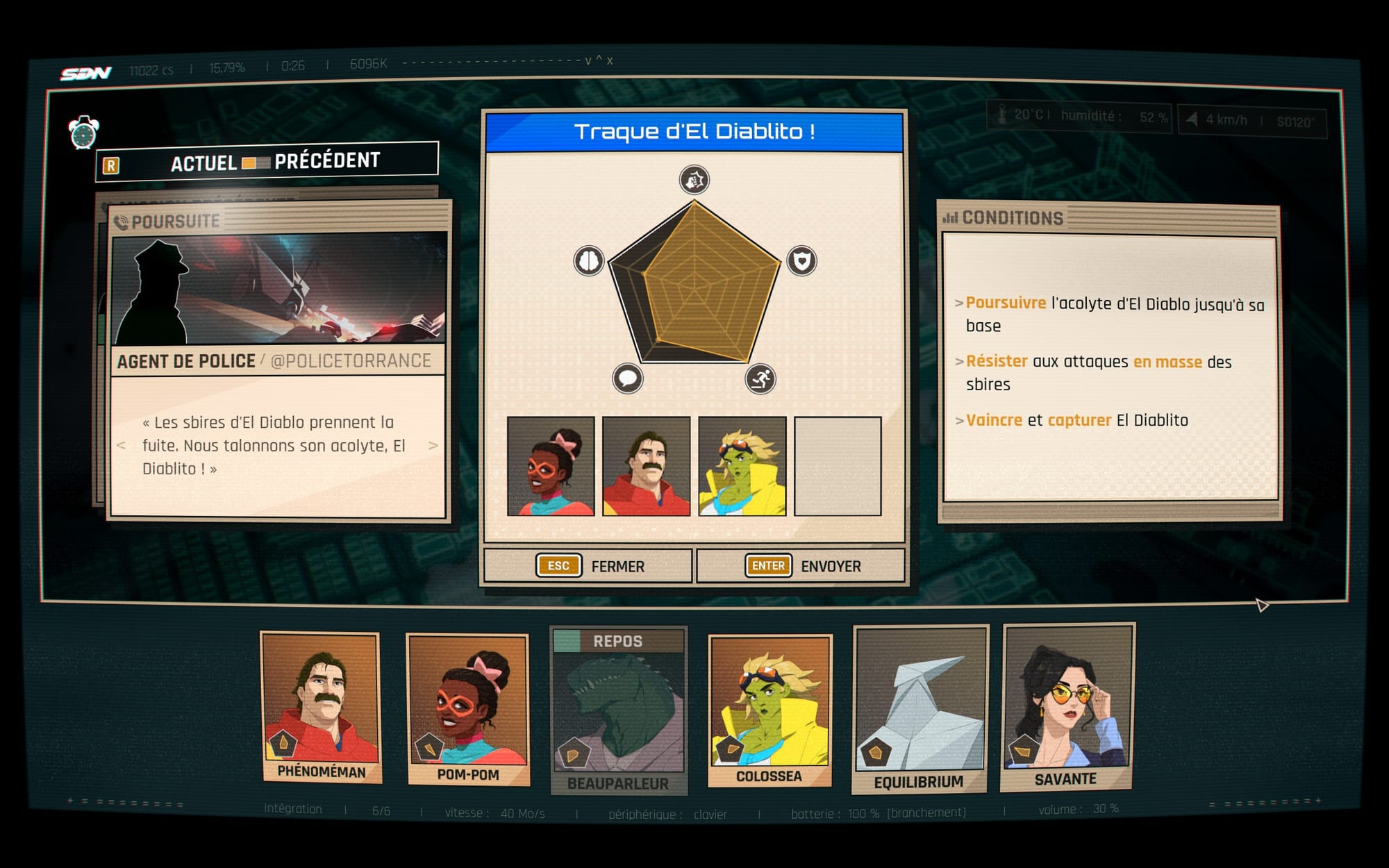This screenshot has width=1389, height=868.
Task: Click the speech bubble charisma stat icon
Action: coord(628,378)
